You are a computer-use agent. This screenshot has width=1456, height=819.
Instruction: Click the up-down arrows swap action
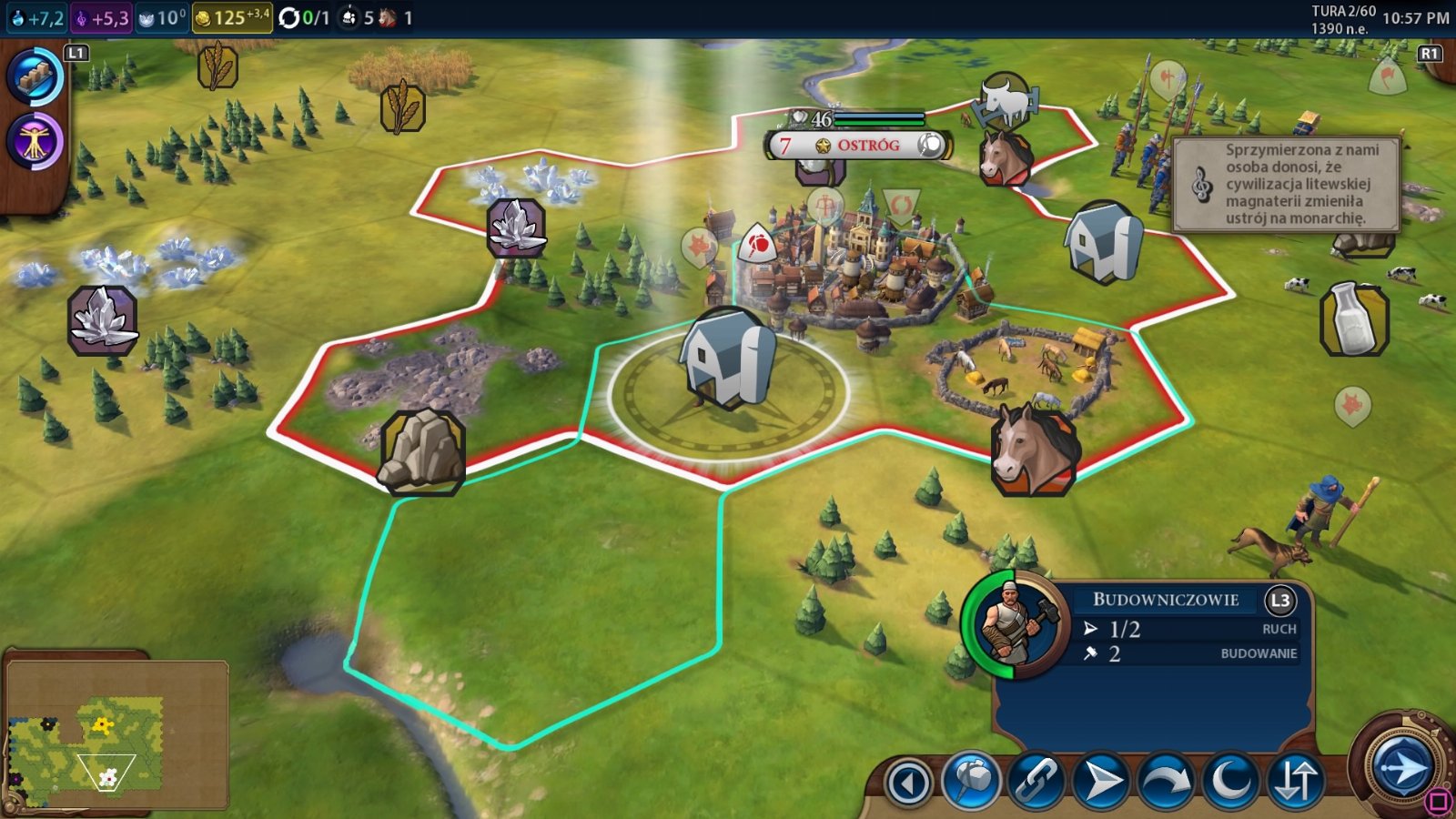tap(1295, 781)
